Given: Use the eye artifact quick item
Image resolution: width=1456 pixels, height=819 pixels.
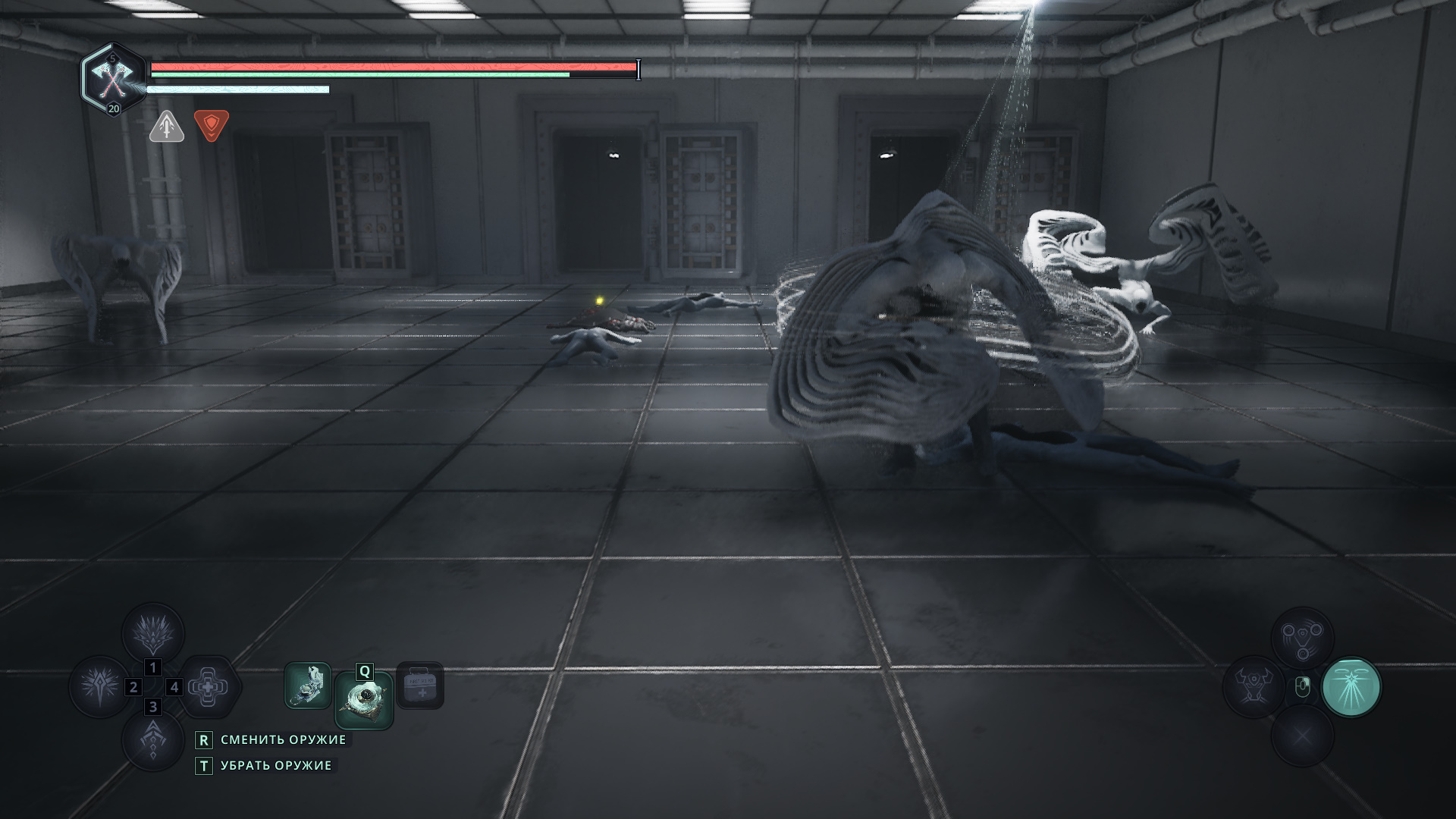Looking at the screenshot, I should click(x=364, y=700).
